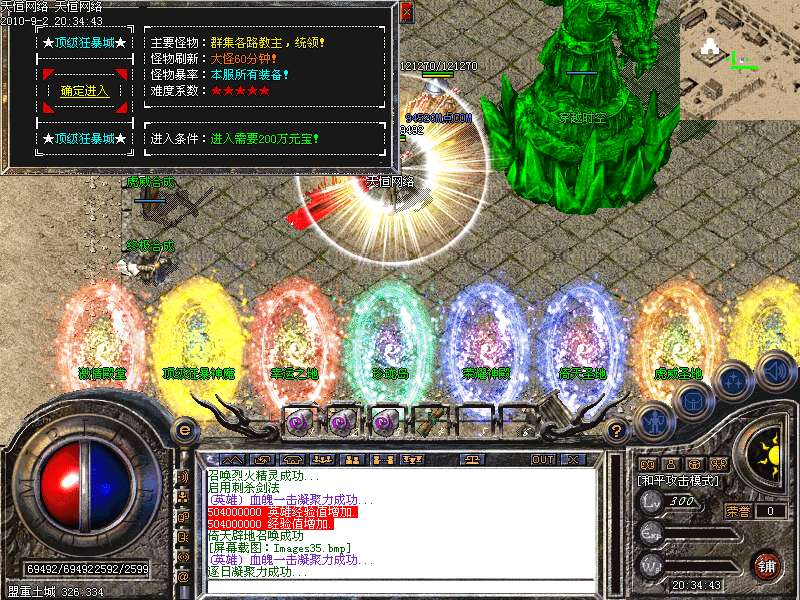
Task: Open the minimap in the corner
Action: tap(739, 58)
